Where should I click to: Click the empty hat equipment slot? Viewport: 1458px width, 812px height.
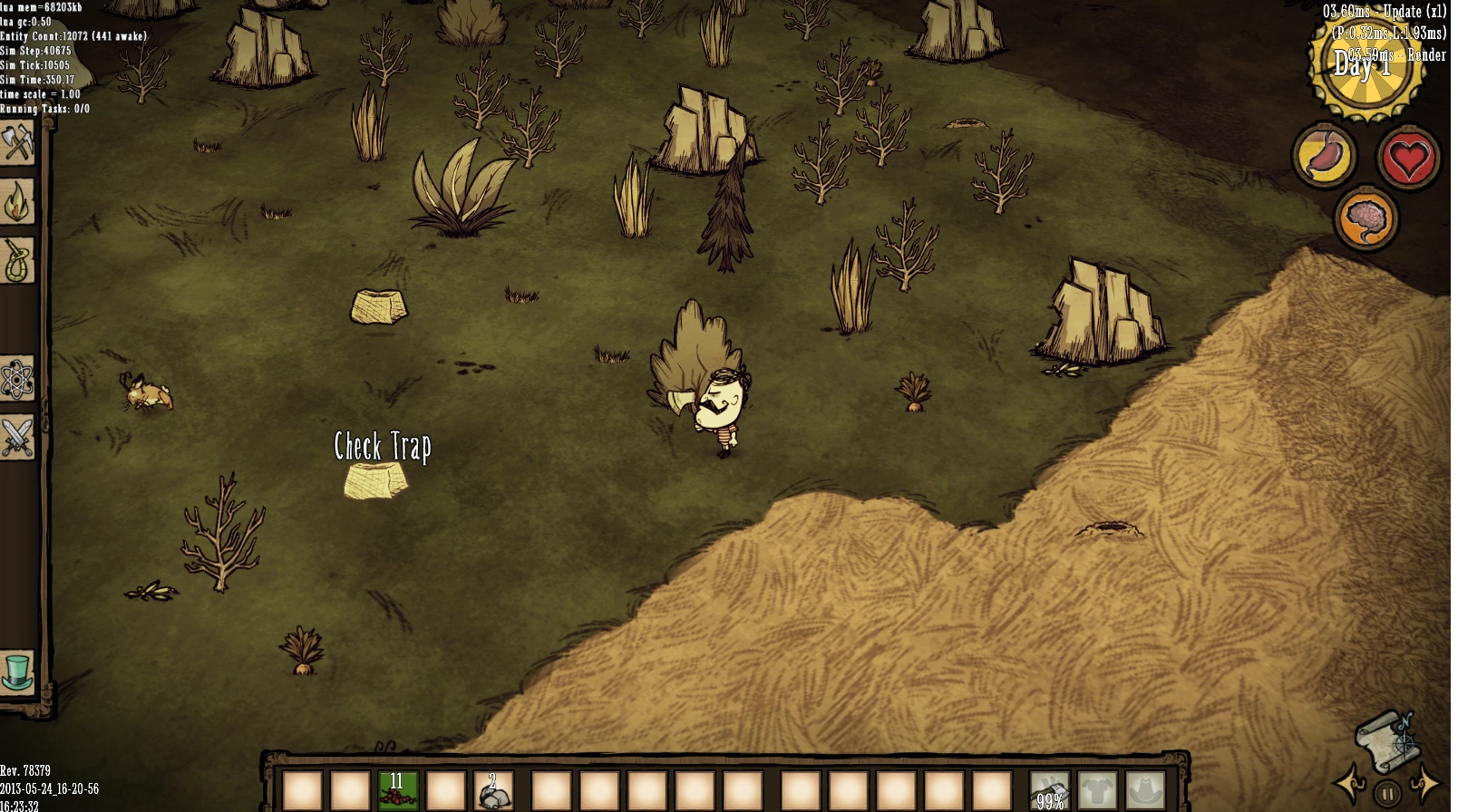coord(1145,790)
